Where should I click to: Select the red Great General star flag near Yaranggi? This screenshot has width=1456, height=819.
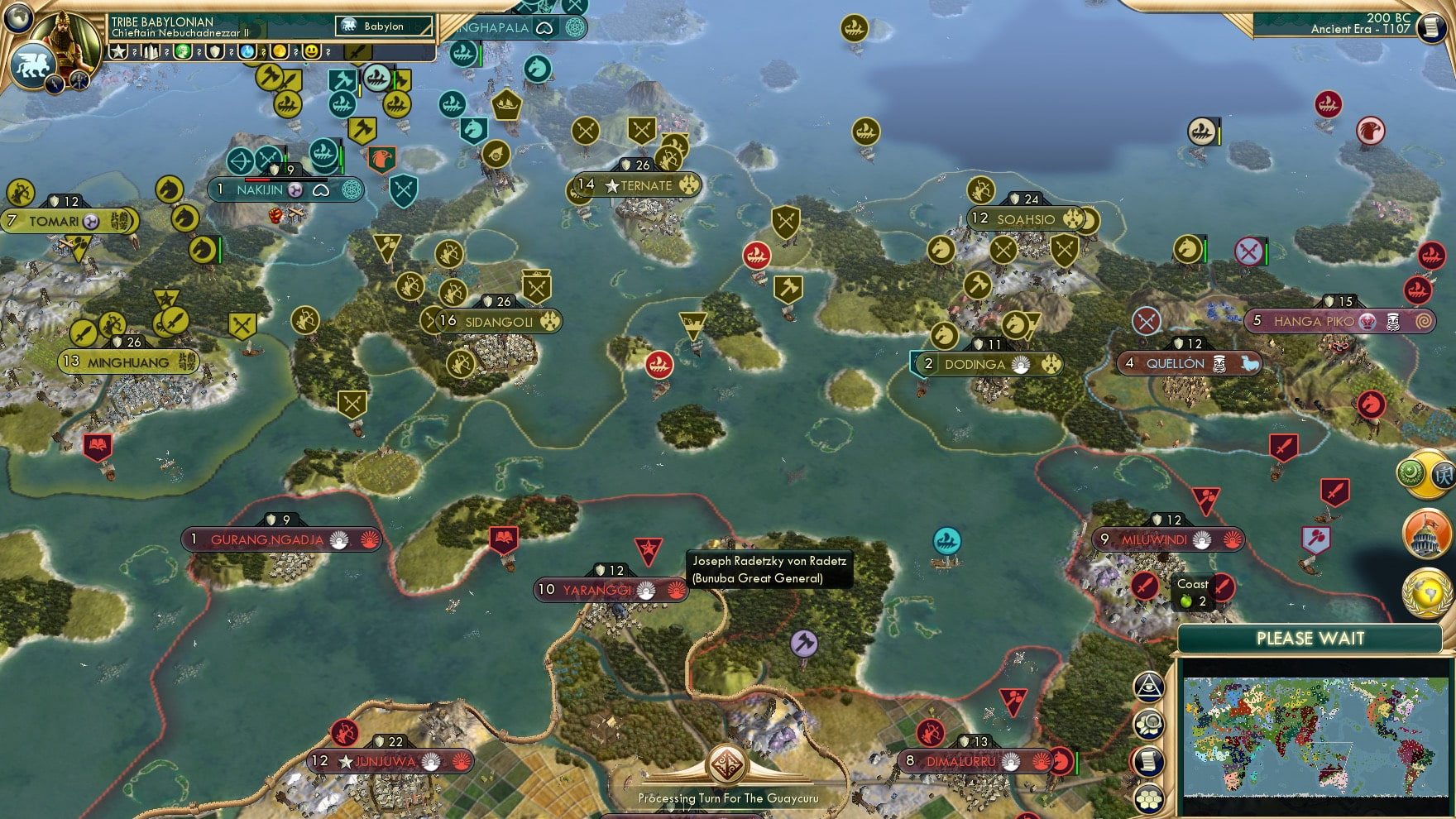coord(651,546)
